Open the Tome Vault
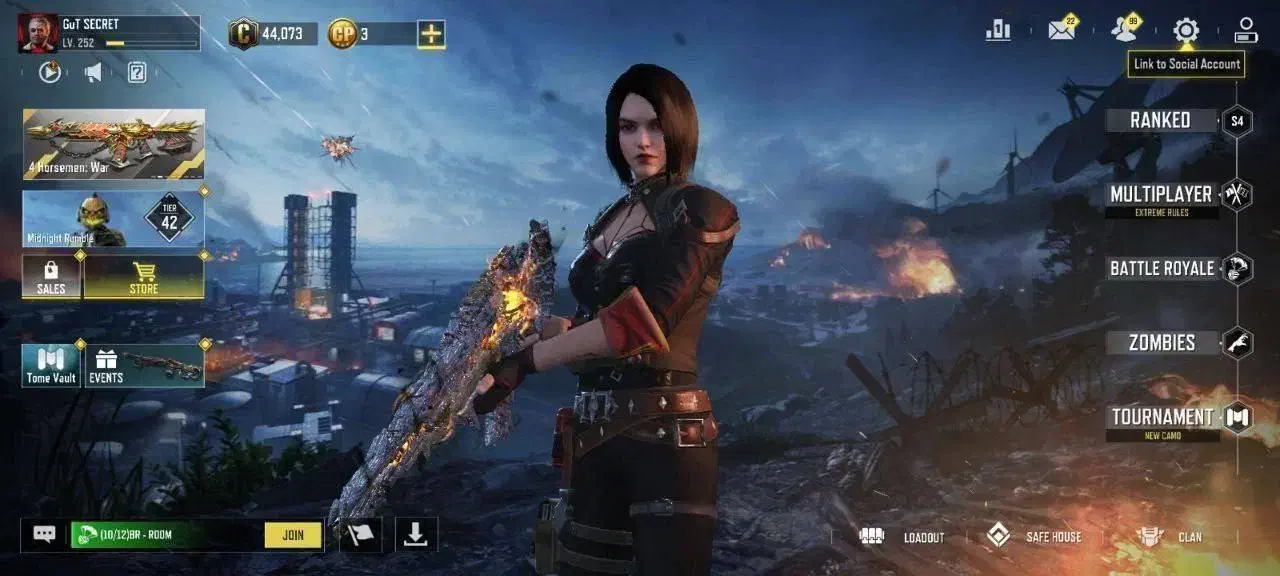The height and width of the screenshot is (576, 1280). 51,366
